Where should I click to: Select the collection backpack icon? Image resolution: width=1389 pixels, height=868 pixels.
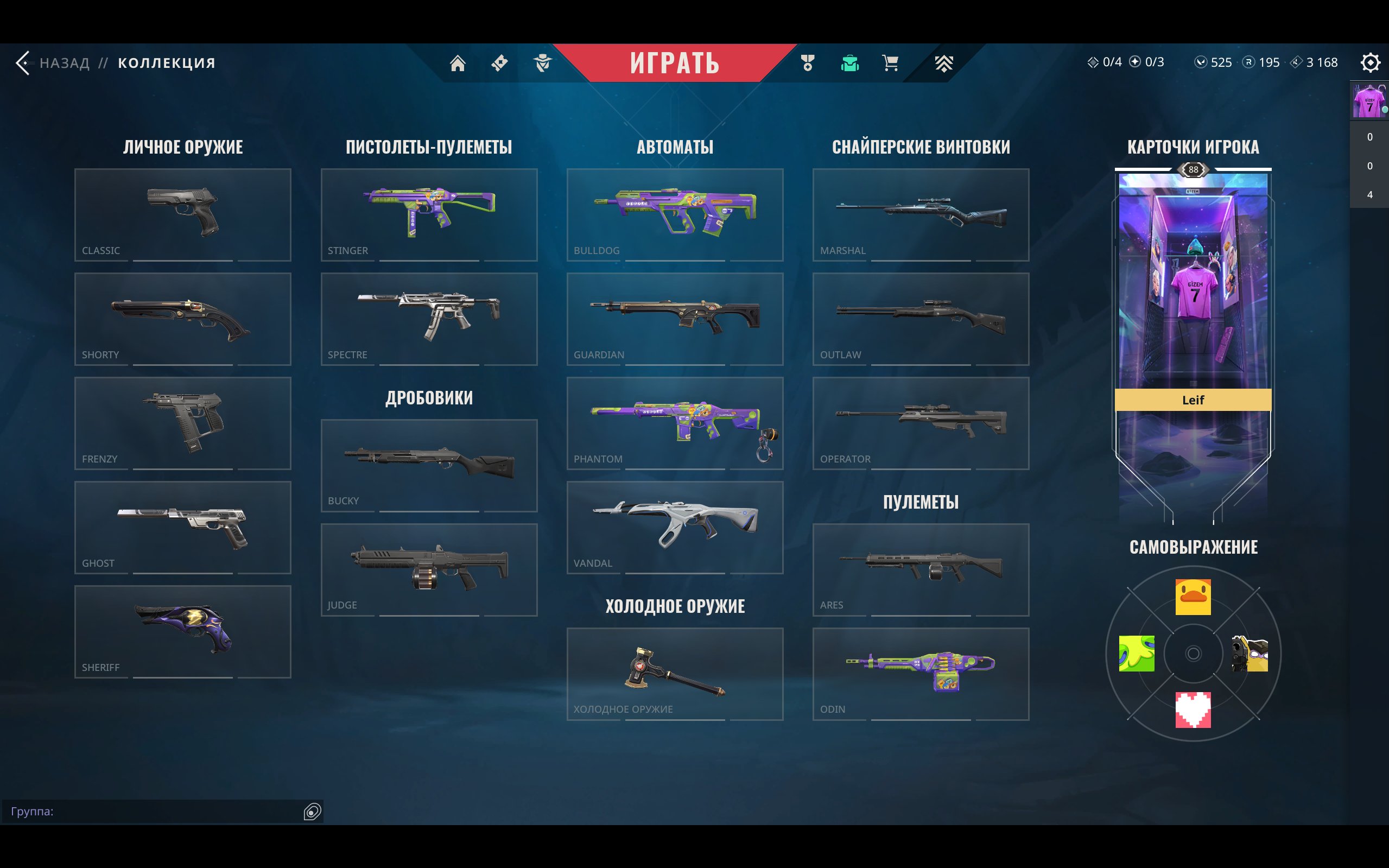(849, 63)
